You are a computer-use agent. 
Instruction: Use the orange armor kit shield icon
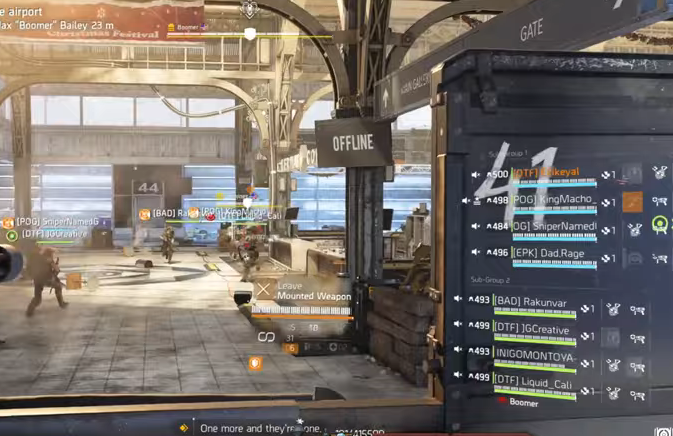click(x=255, y=364)
